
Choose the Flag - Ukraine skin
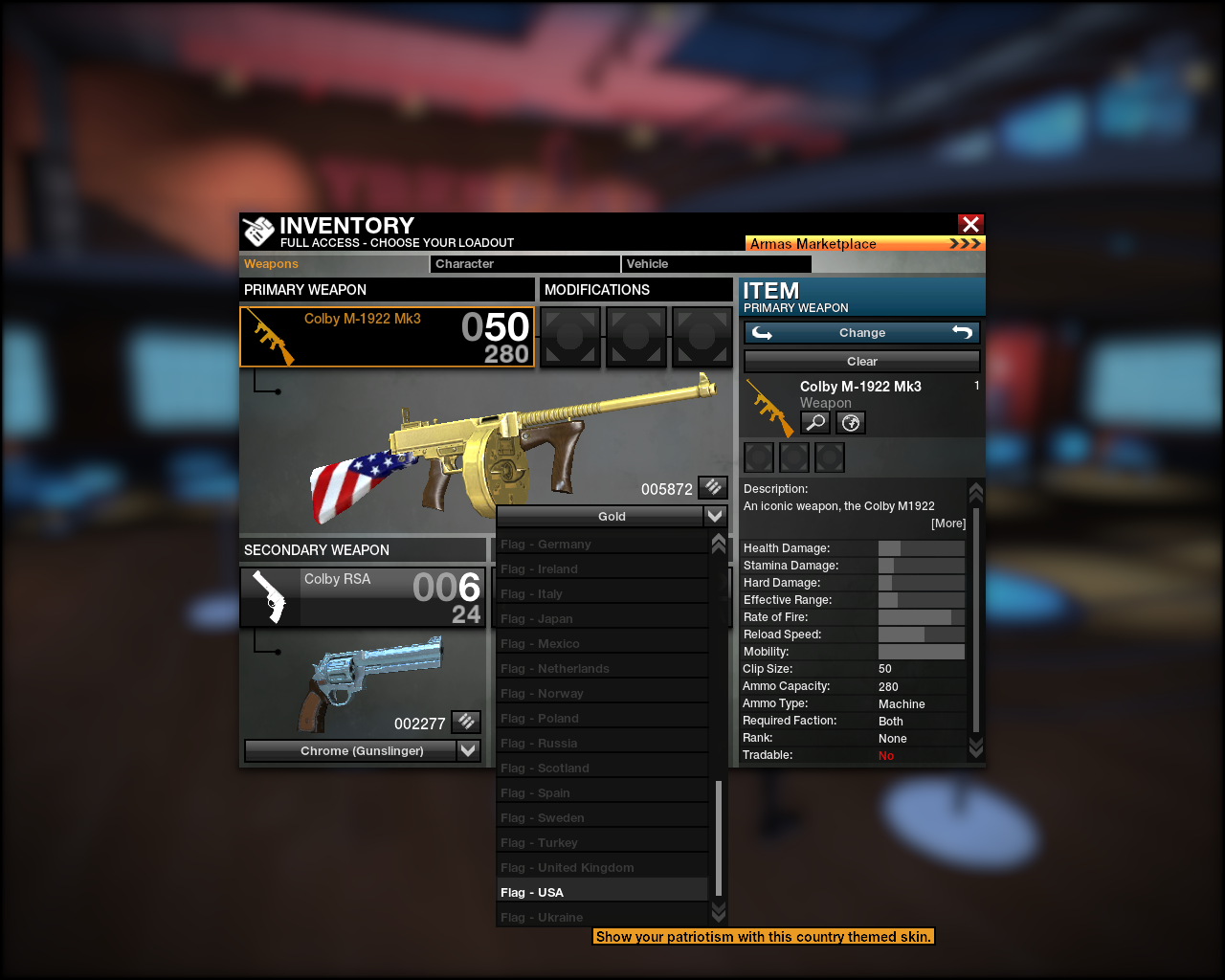click(602, 918)
